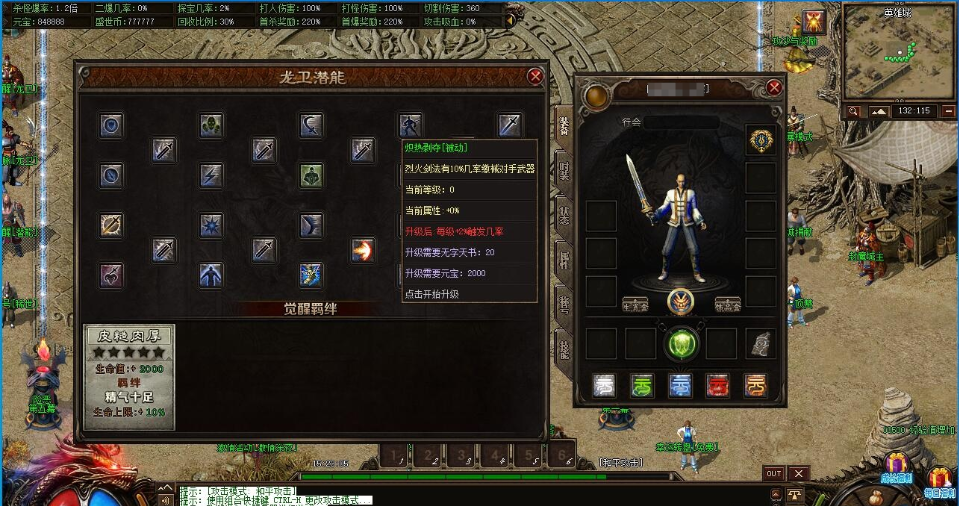Select the golden winged warrior skill icon
This screenshot has width=959, height=506.
pyautogui.click(x=311, y=274)
